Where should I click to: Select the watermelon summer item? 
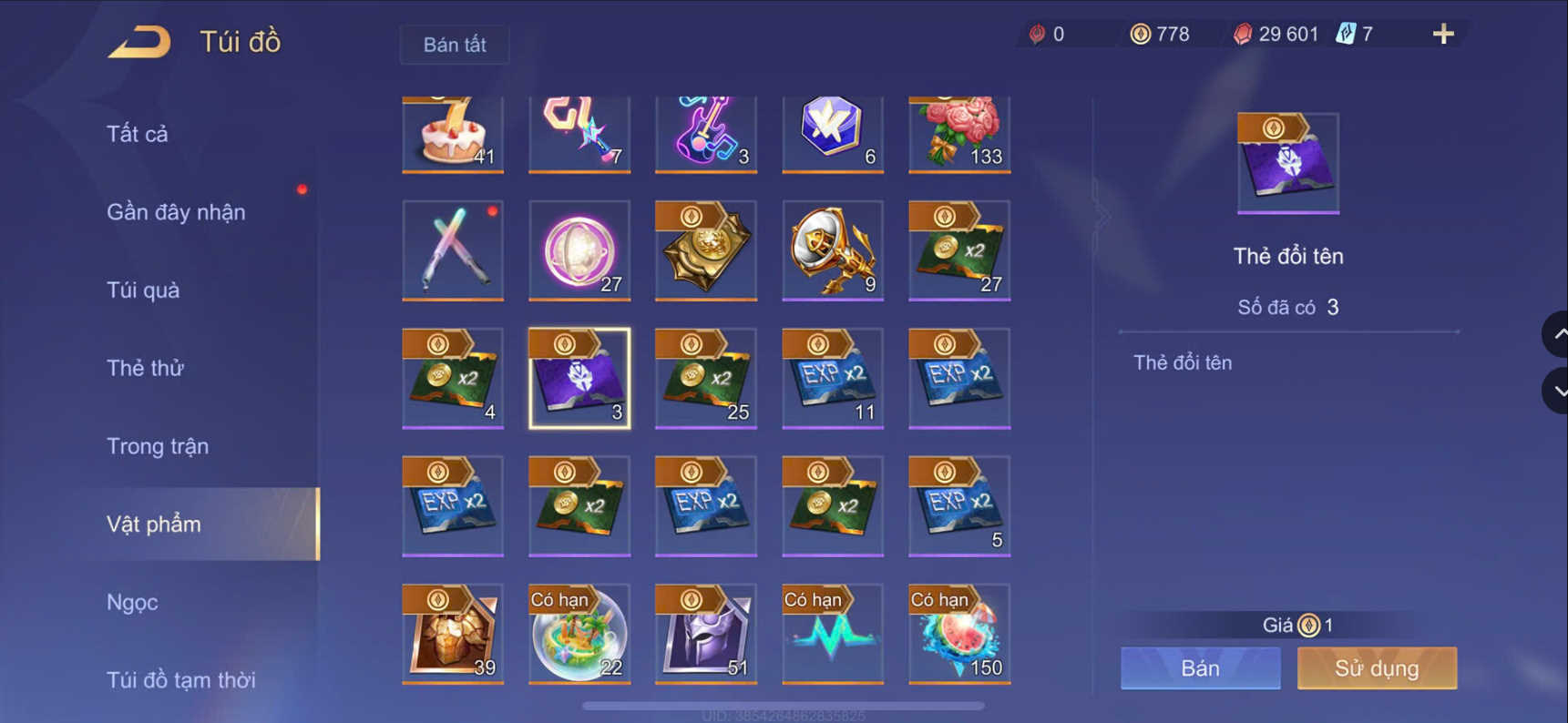(958, 633)
